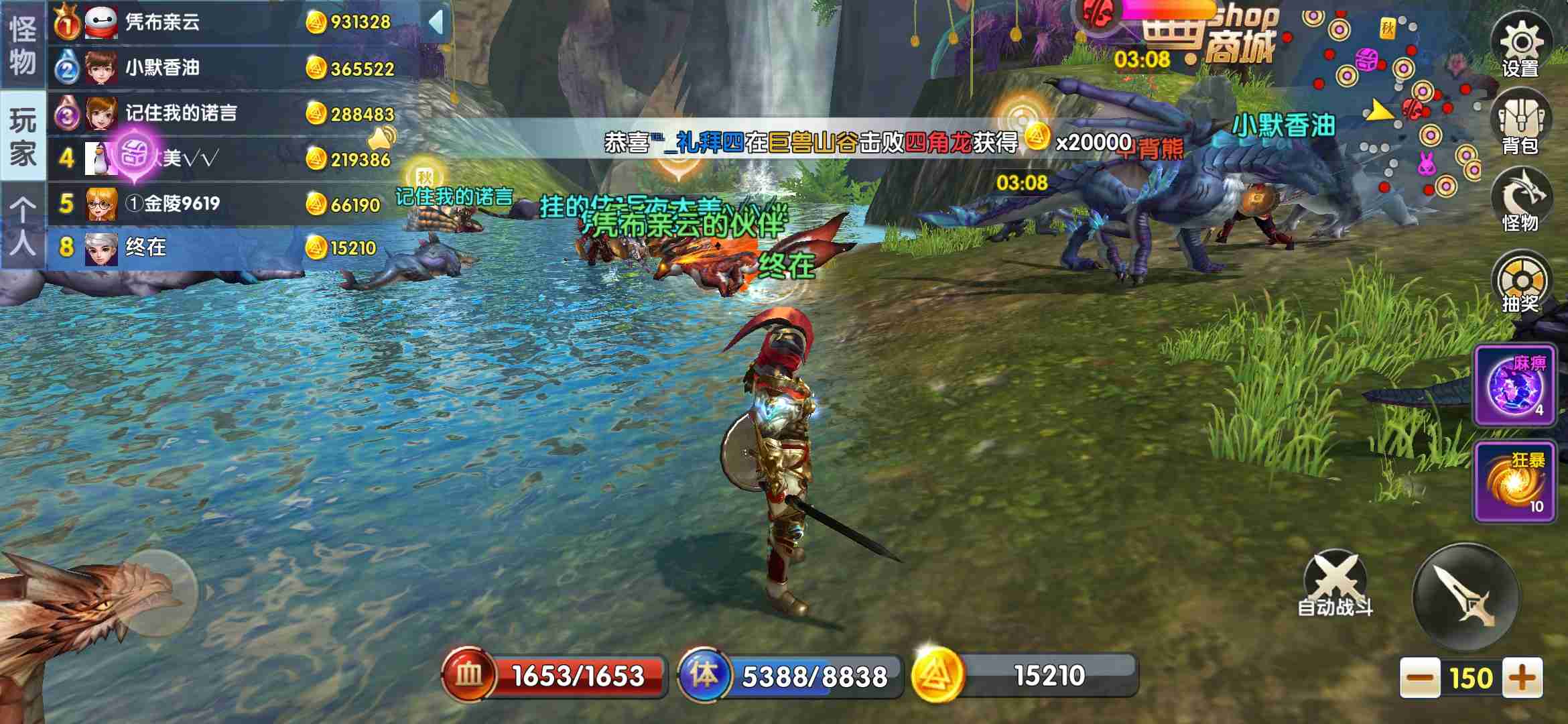Viewport: 1568px width, 724px height.
Task: Open the 怪物 dragon icon menu
Action: point(1520,201)
